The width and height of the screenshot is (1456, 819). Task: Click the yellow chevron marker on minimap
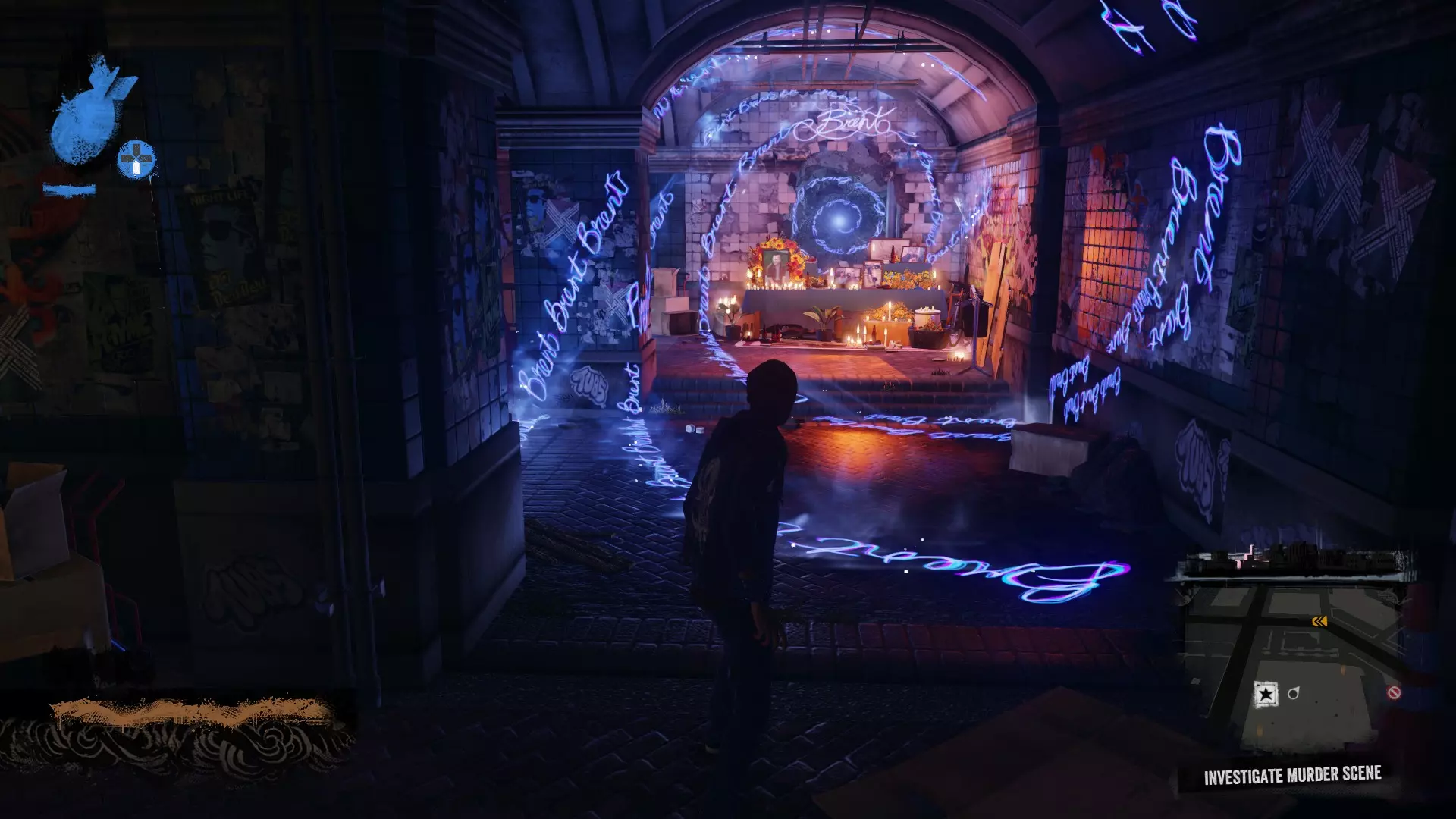pos(1319,622)
